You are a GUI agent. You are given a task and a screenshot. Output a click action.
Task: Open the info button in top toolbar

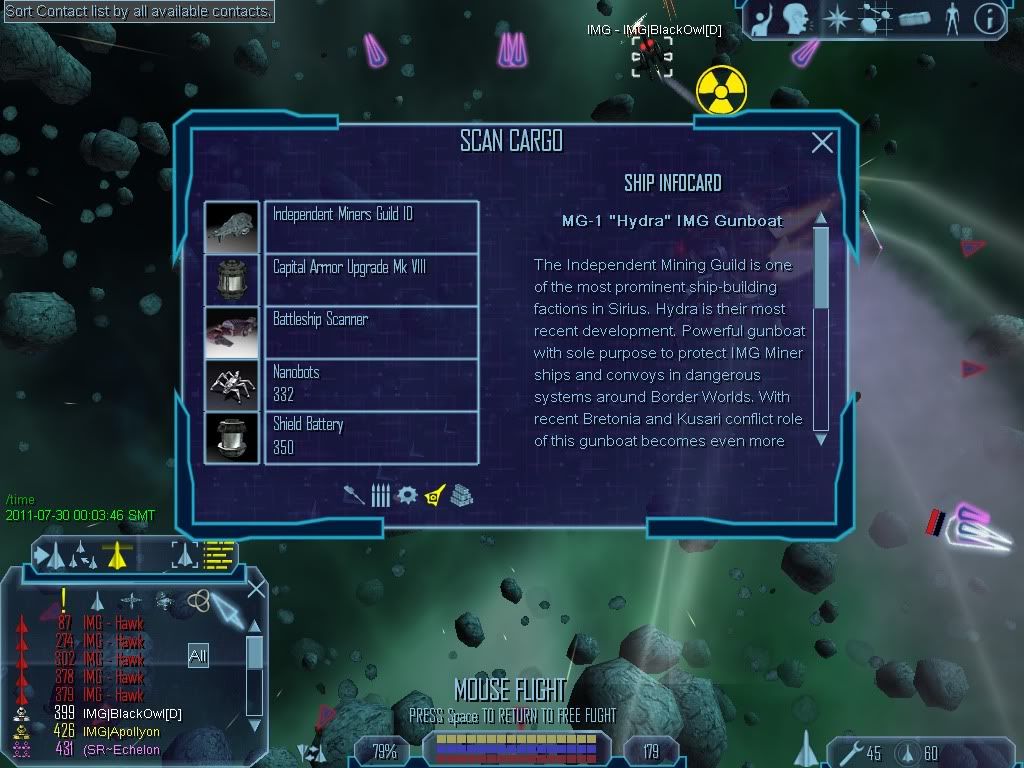click(989, 19)
